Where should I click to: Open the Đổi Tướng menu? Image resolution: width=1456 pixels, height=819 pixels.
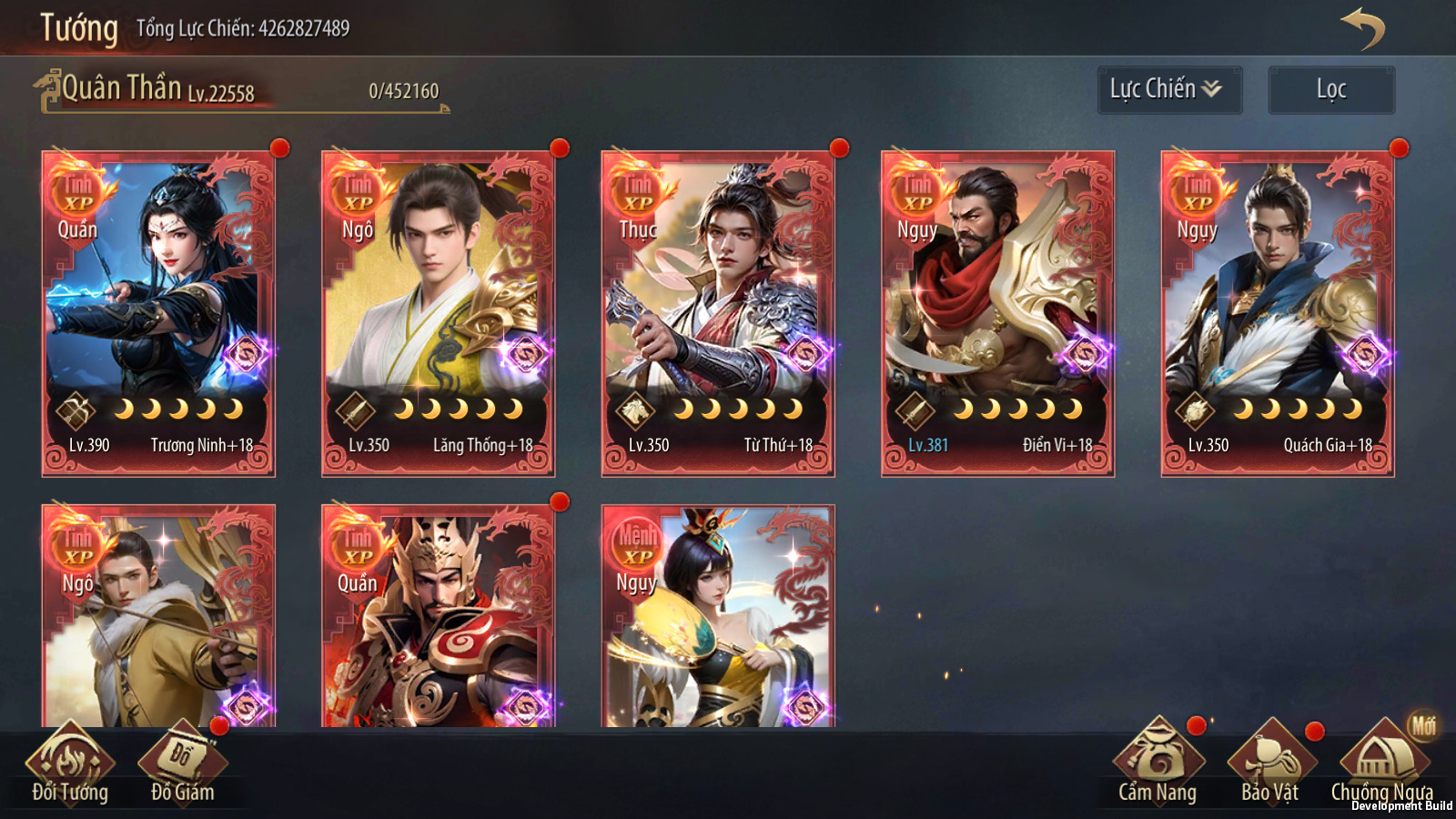(x=70, y=766)
